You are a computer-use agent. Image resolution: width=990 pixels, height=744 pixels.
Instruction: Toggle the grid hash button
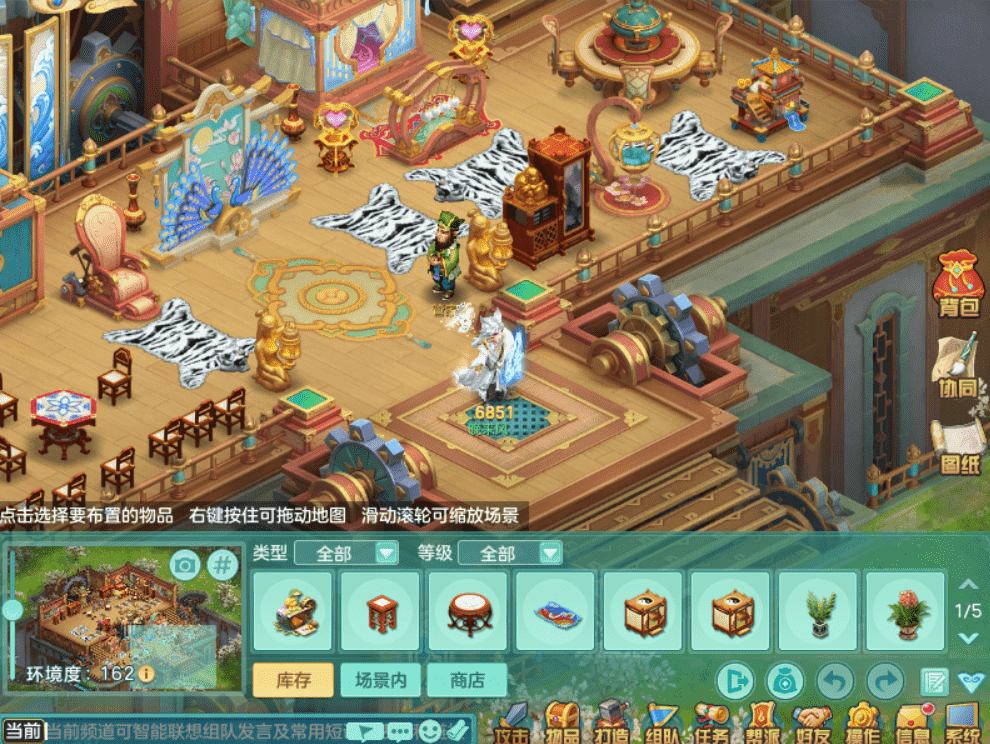(222, 565)
